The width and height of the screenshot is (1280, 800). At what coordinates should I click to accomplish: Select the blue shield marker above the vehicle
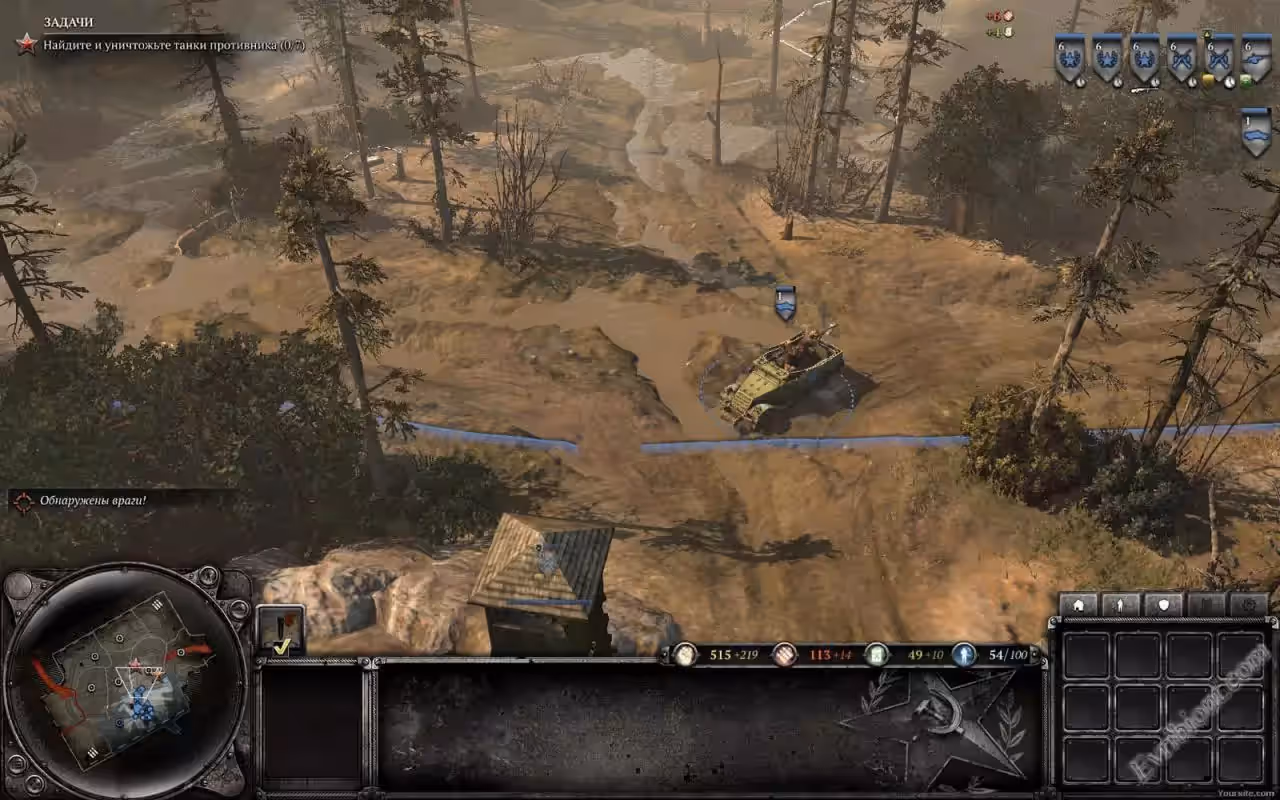pyautogui.click(x=785, y=301)
